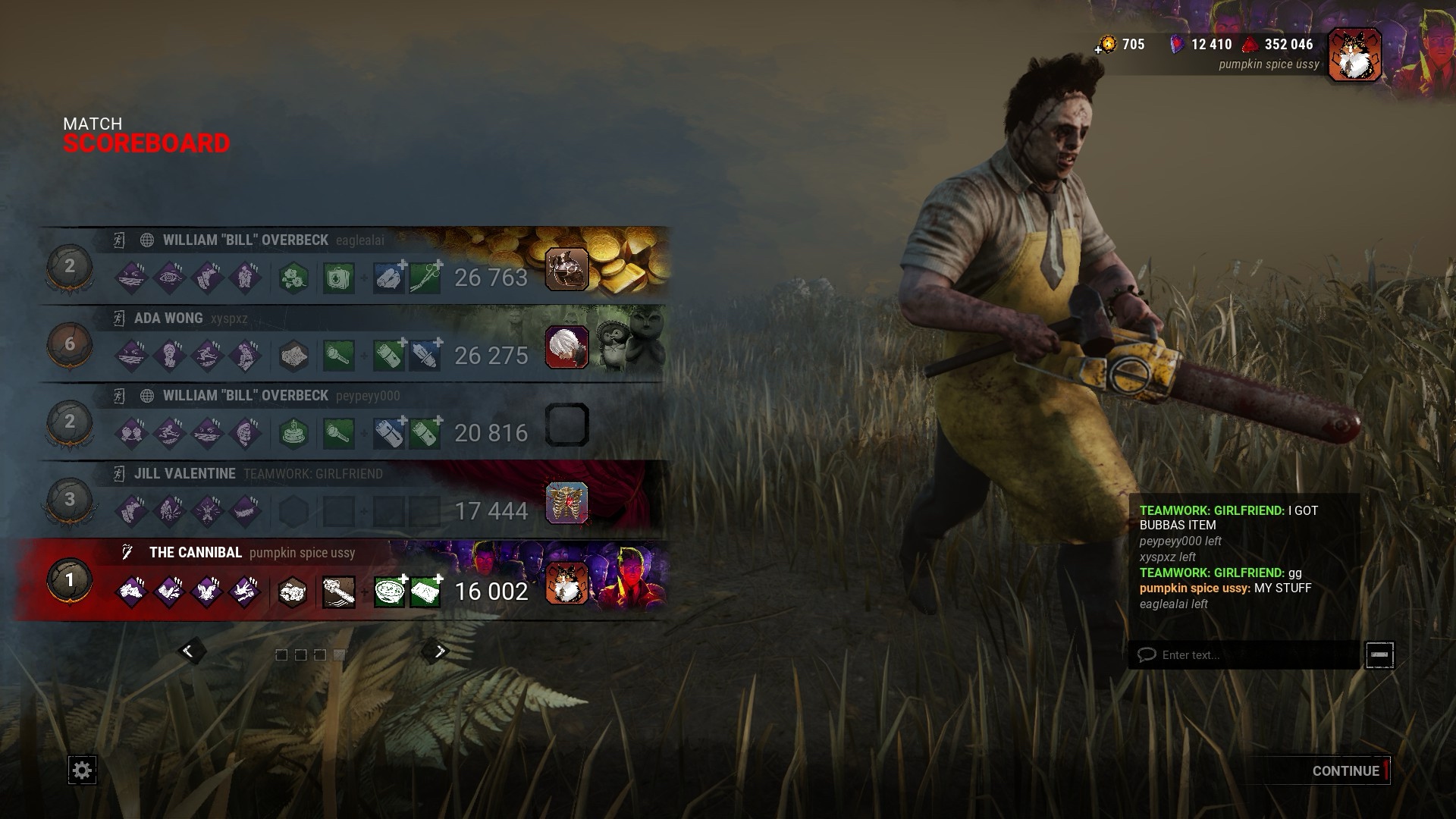
Task: Open the settings gear menu
Action: (x=82, y=770)
